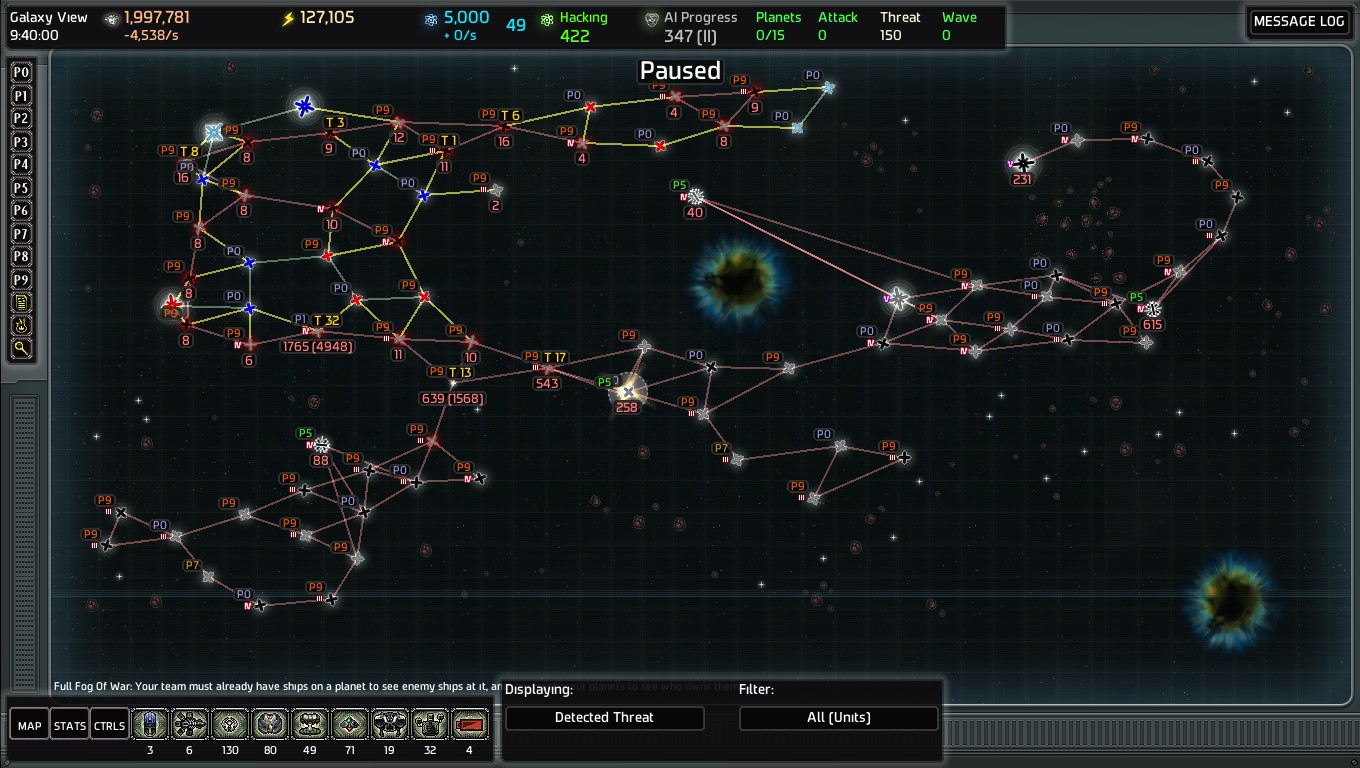Open the Message Log
This screenshot has width=1360, height=768.
coord(1299,22)
